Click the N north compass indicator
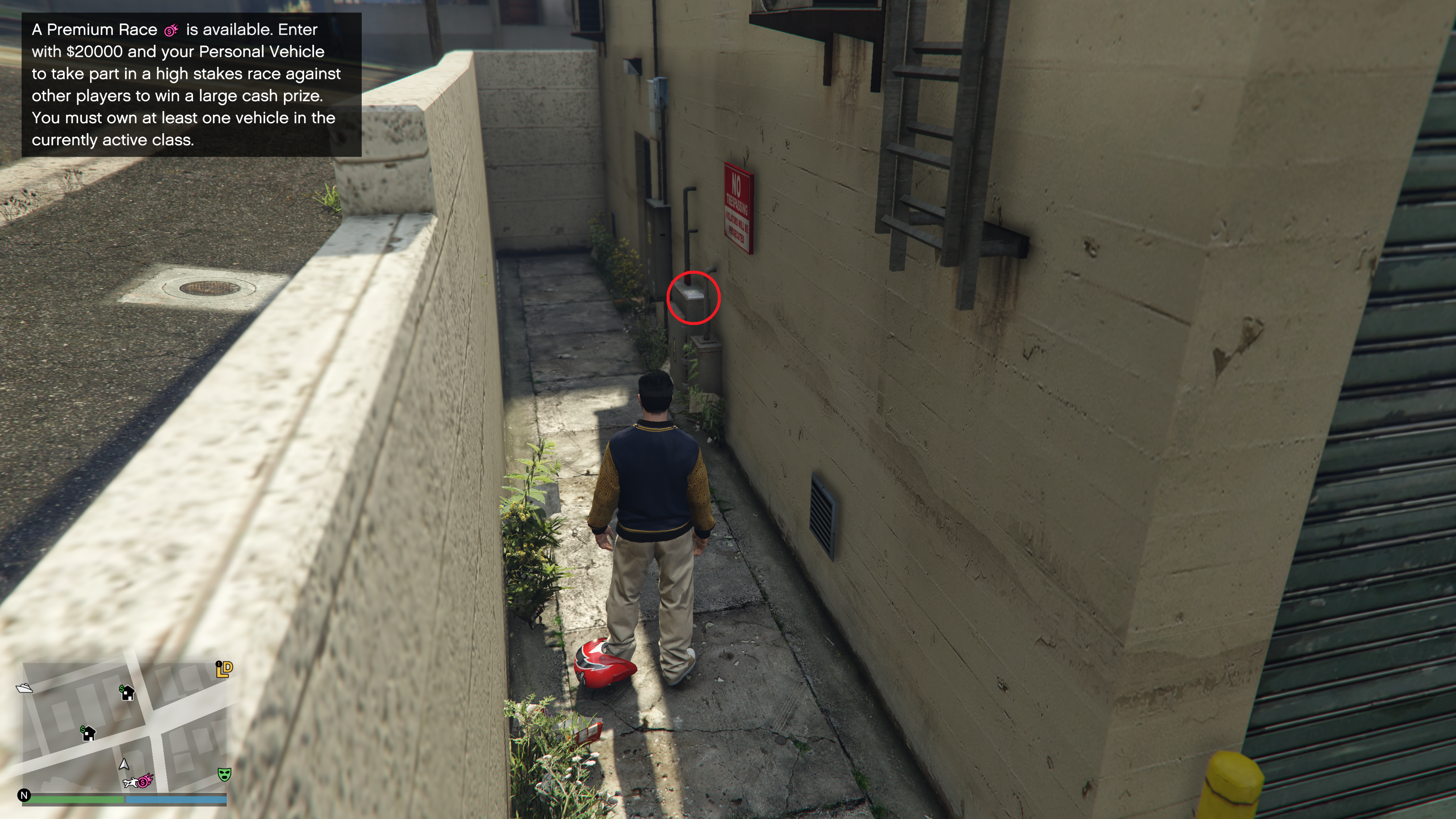 (x=24, y=795)
